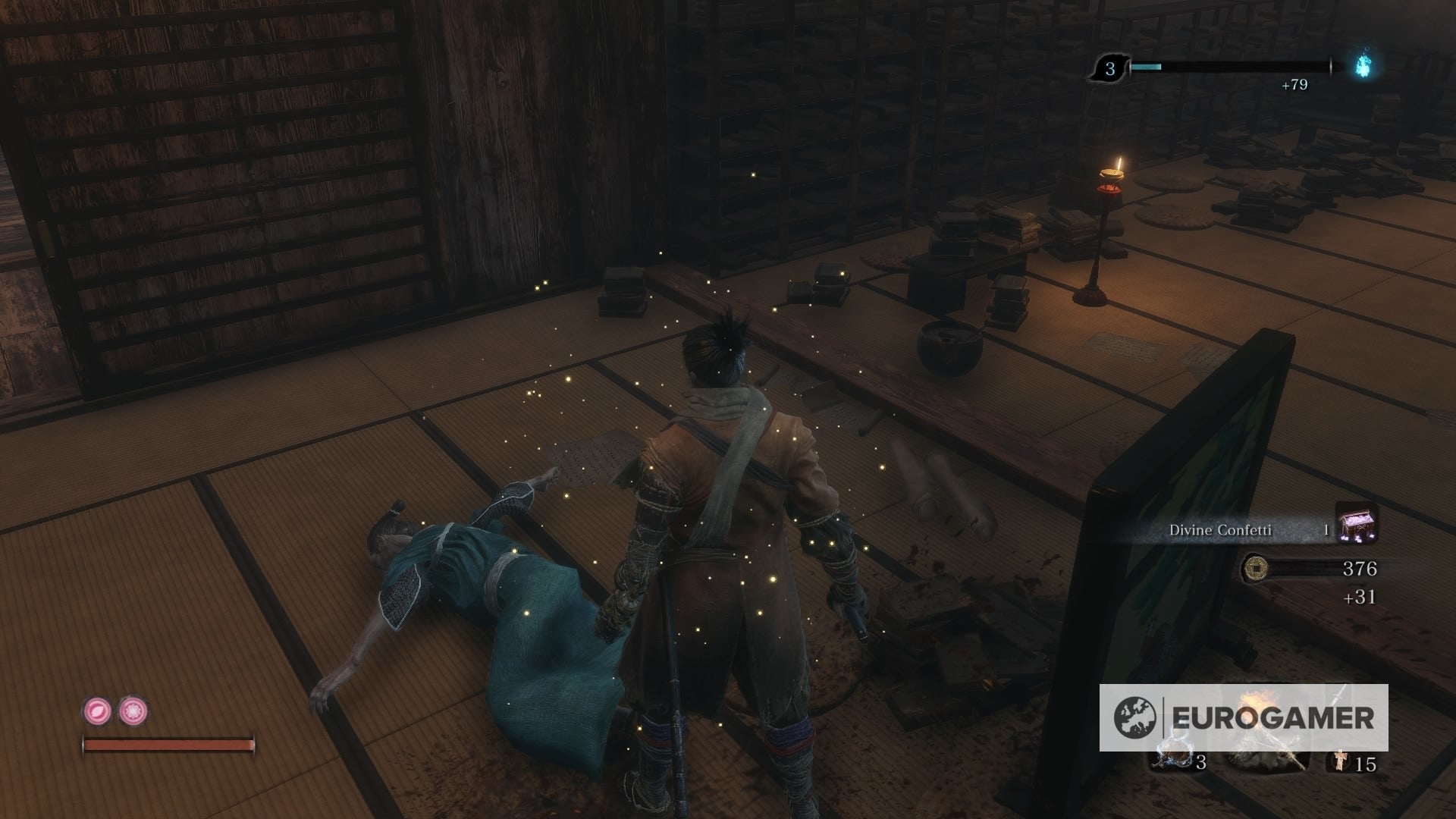Toggle the Divine Confetti count of 1
This screenshot has width=1456, height=819.
coord(1326,529)
